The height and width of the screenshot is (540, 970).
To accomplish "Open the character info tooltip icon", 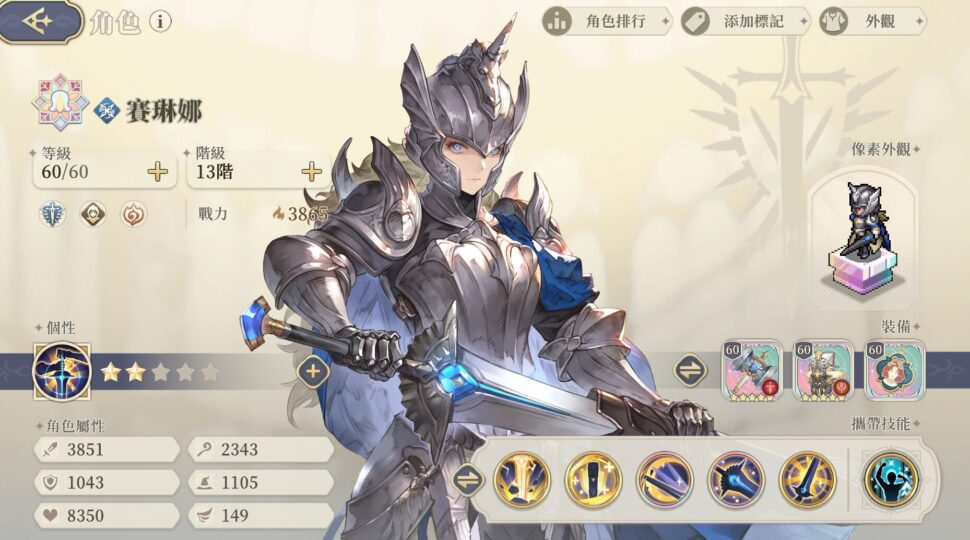I will point(160,21).
